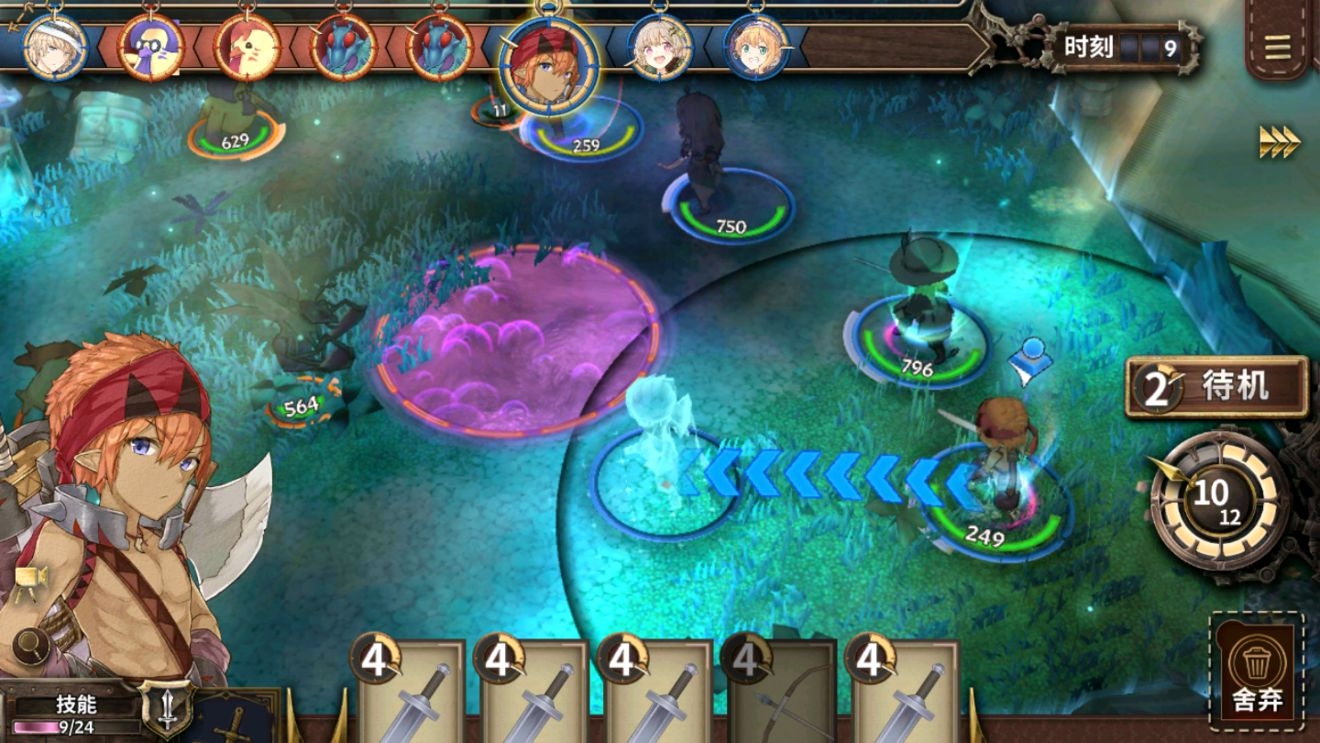The image size is (1320, 743).
Task: Click the sword shield emblem icon
Action: click(x=164, y=706)
